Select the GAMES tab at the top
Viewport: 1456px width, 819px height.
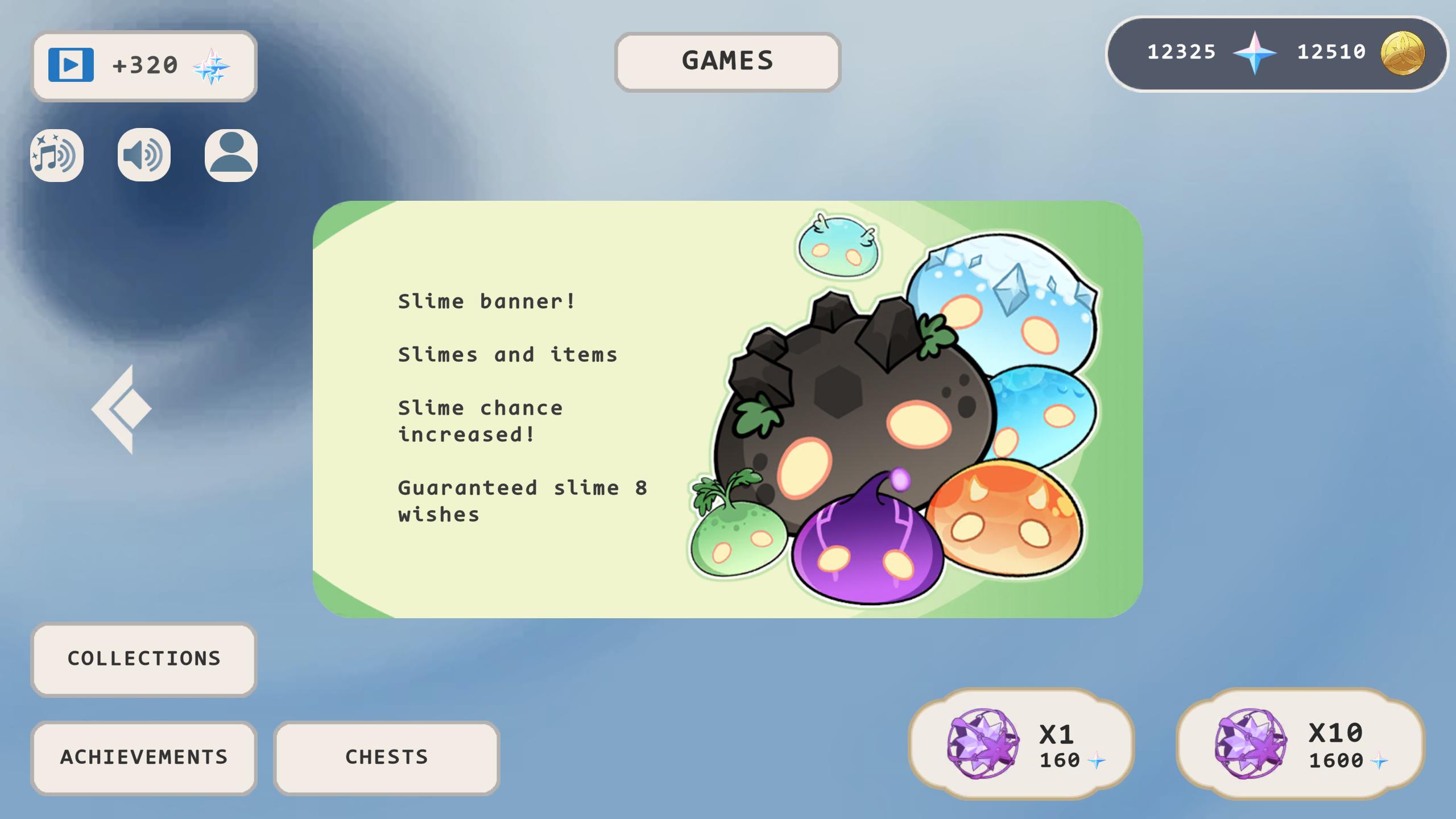(727, 60)
